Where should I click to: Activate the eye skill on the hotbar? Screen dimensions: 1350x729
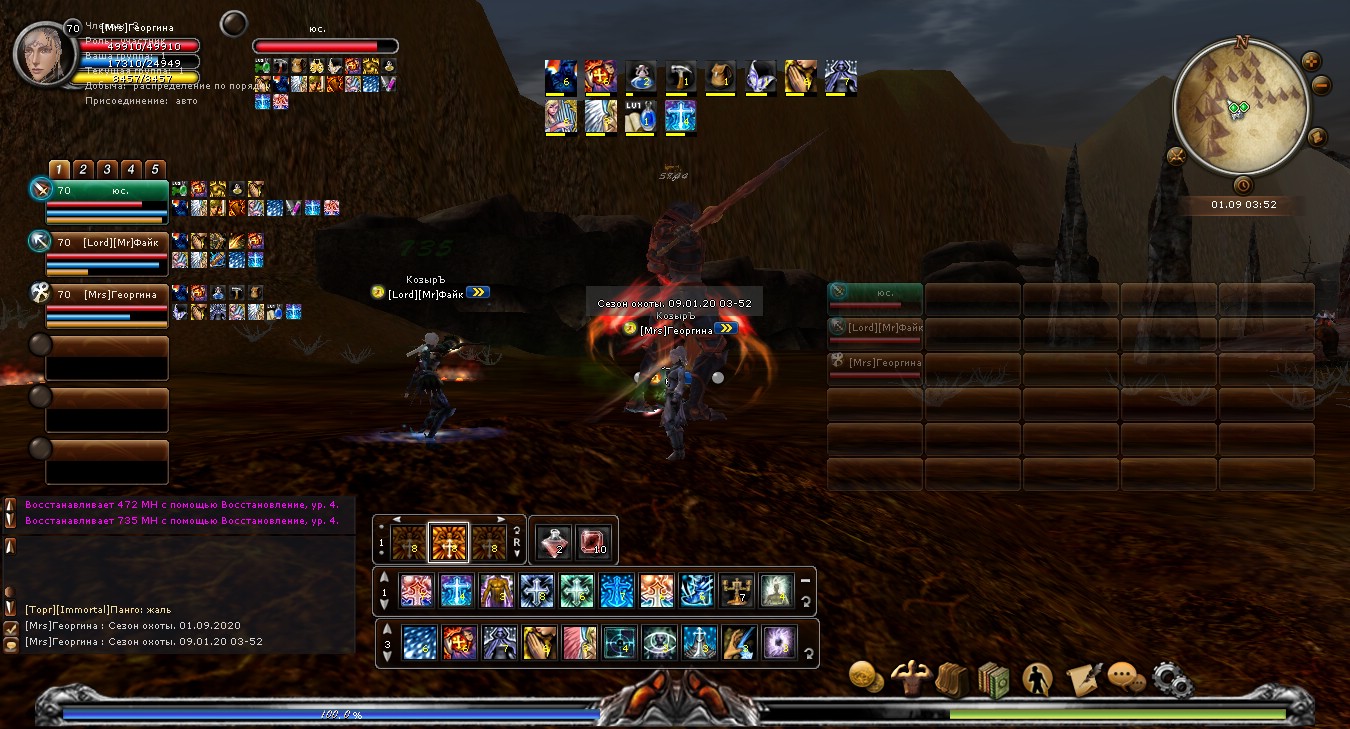point(657,642)
